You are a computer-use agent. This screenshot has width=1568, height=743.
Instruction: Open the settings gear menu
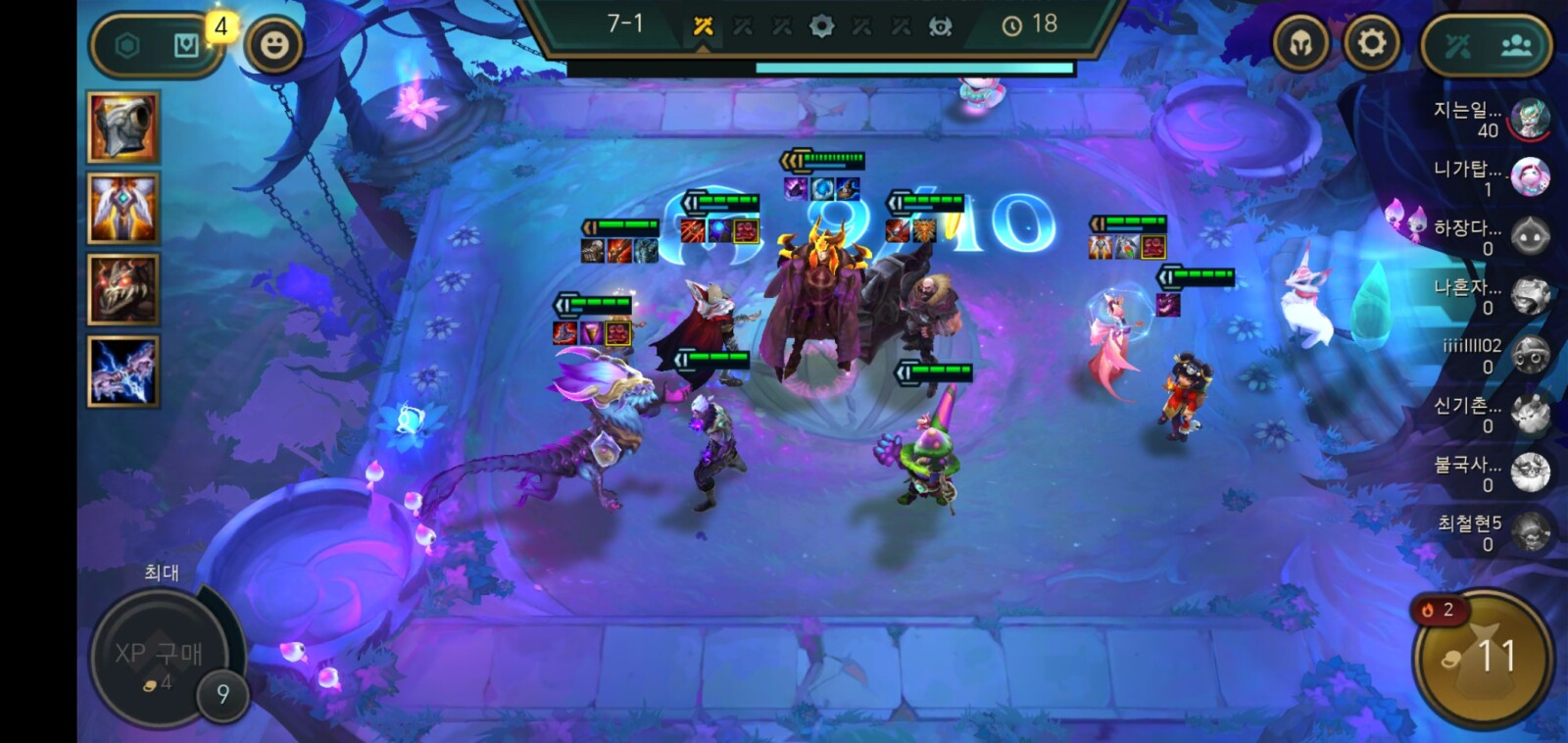[x=1371, y=43]
